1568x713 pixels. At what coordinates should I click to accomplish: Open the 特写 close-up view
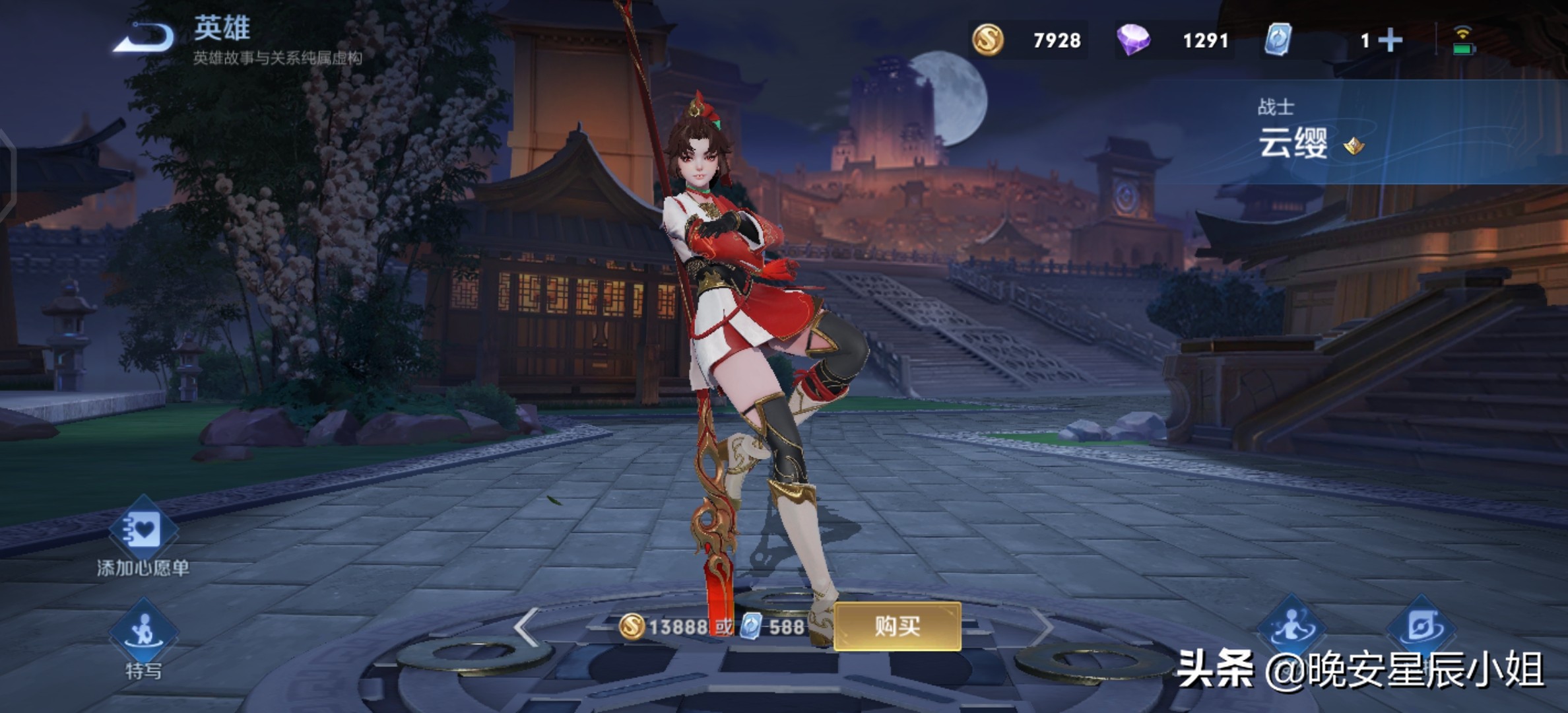(x=143, y=634)
